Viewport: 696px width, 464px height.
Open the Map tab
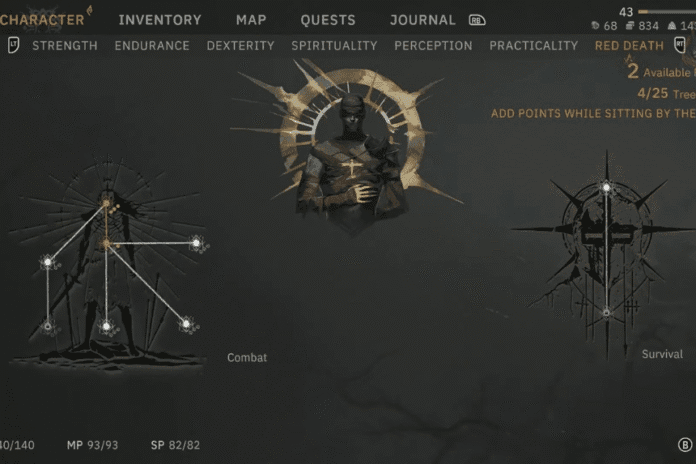(x=251, y=20)
